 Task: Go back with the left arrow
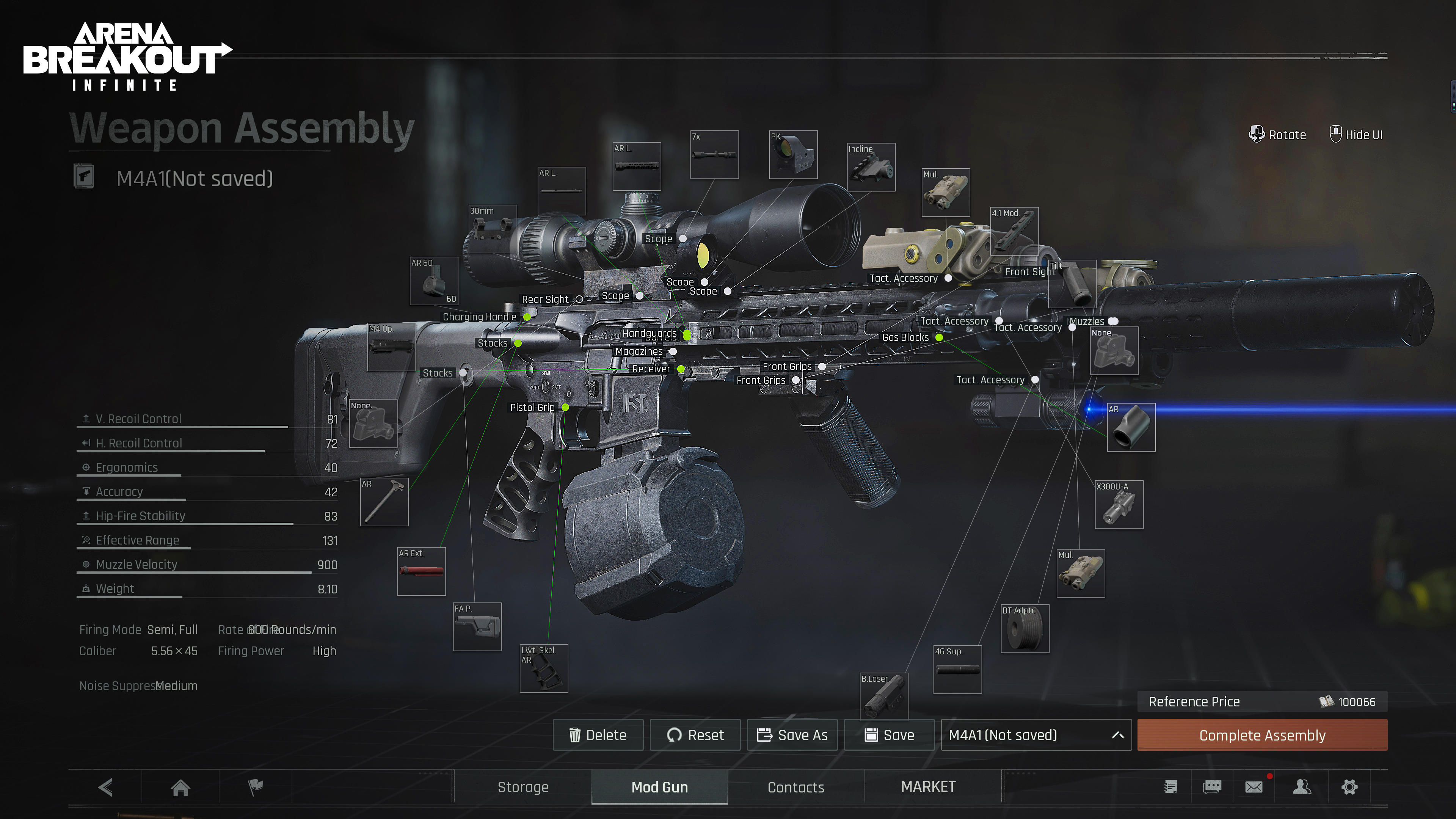tap(105, 787)
